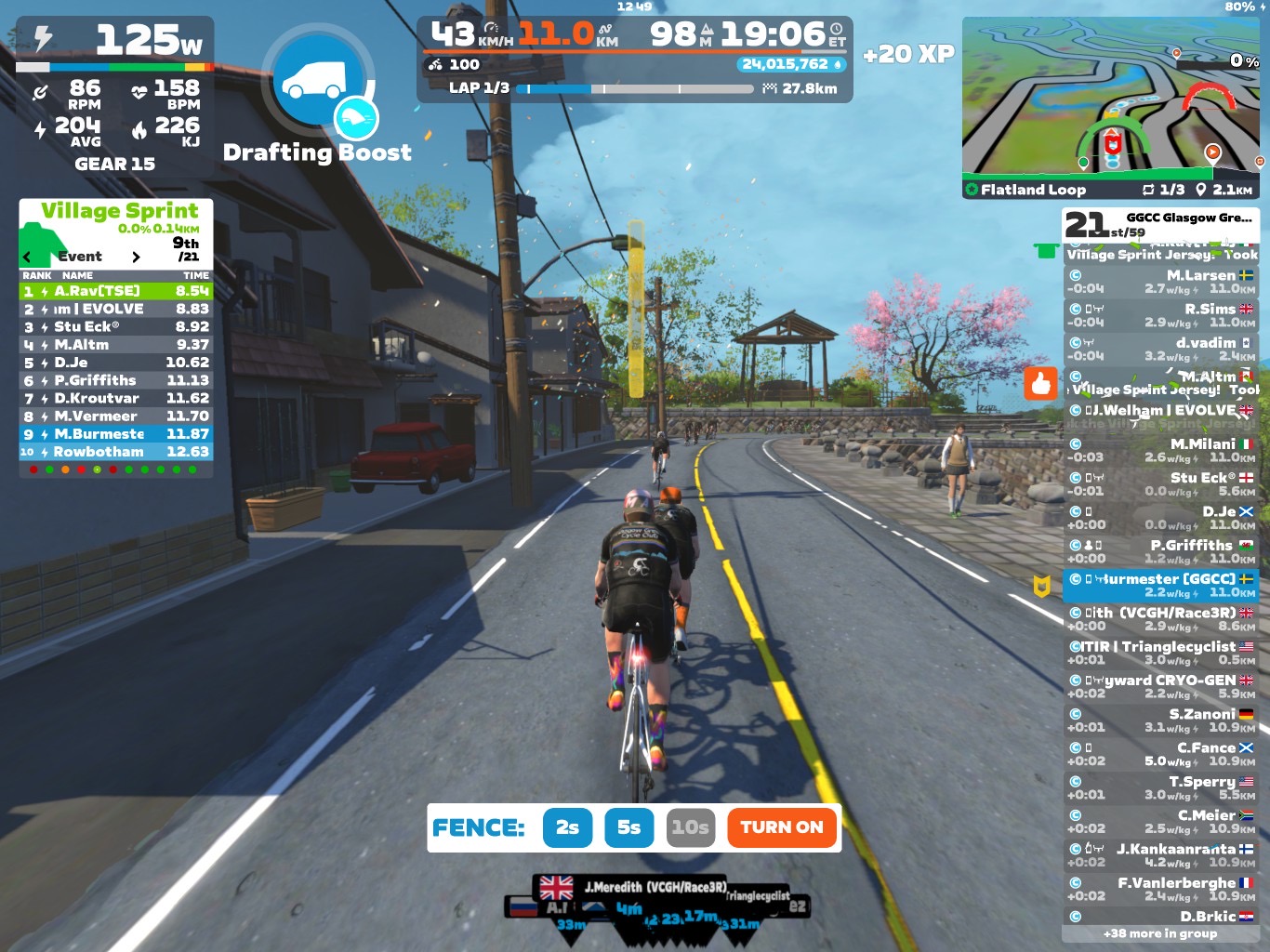Choose T.Sperry from the riders list
The height and width of the screenshot is (952, 1270).
click(1160, 787)
